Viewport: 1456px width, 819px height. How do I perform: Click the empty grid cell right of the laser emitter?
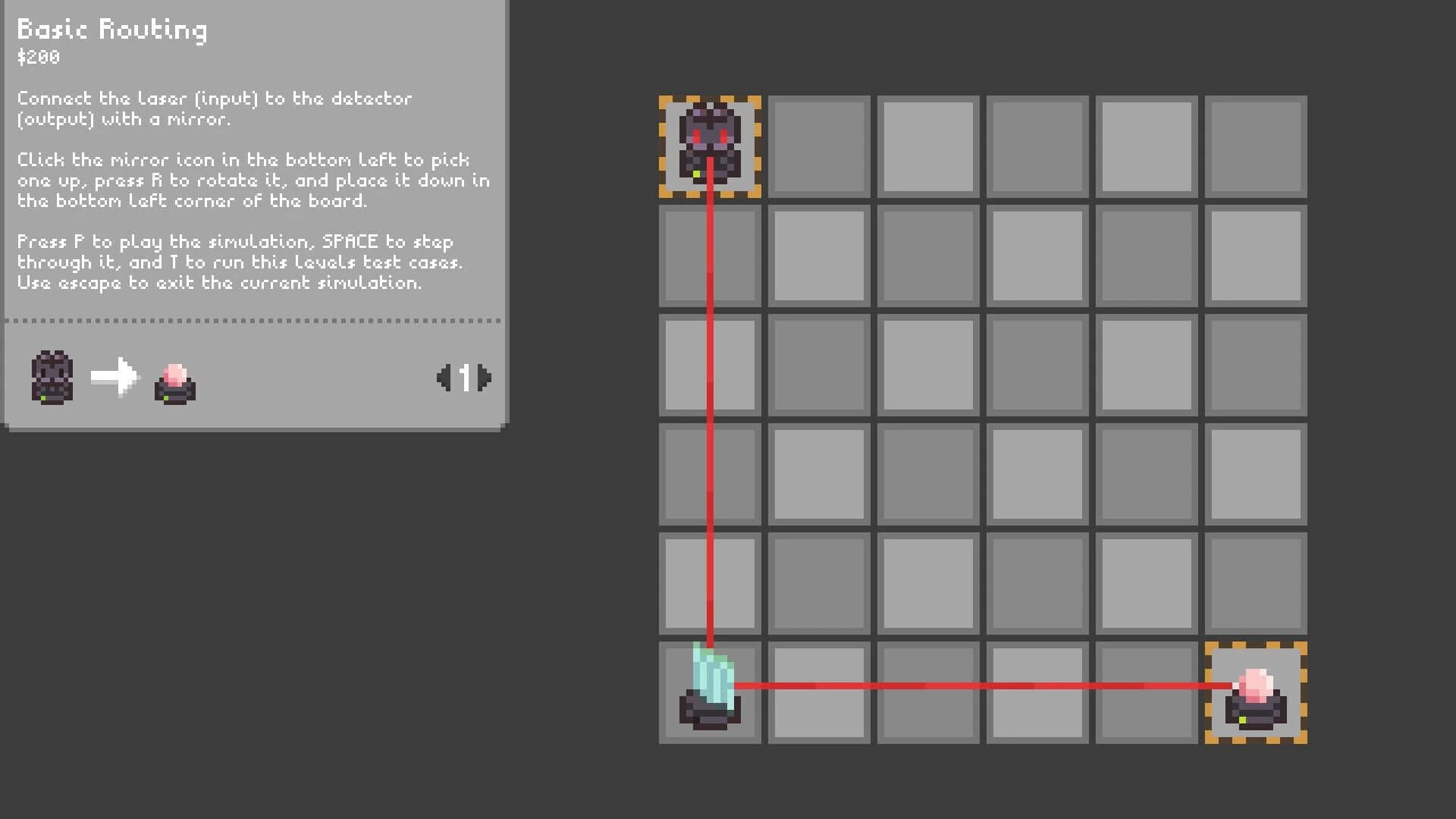pyautogui.click(x=818, y=146)
